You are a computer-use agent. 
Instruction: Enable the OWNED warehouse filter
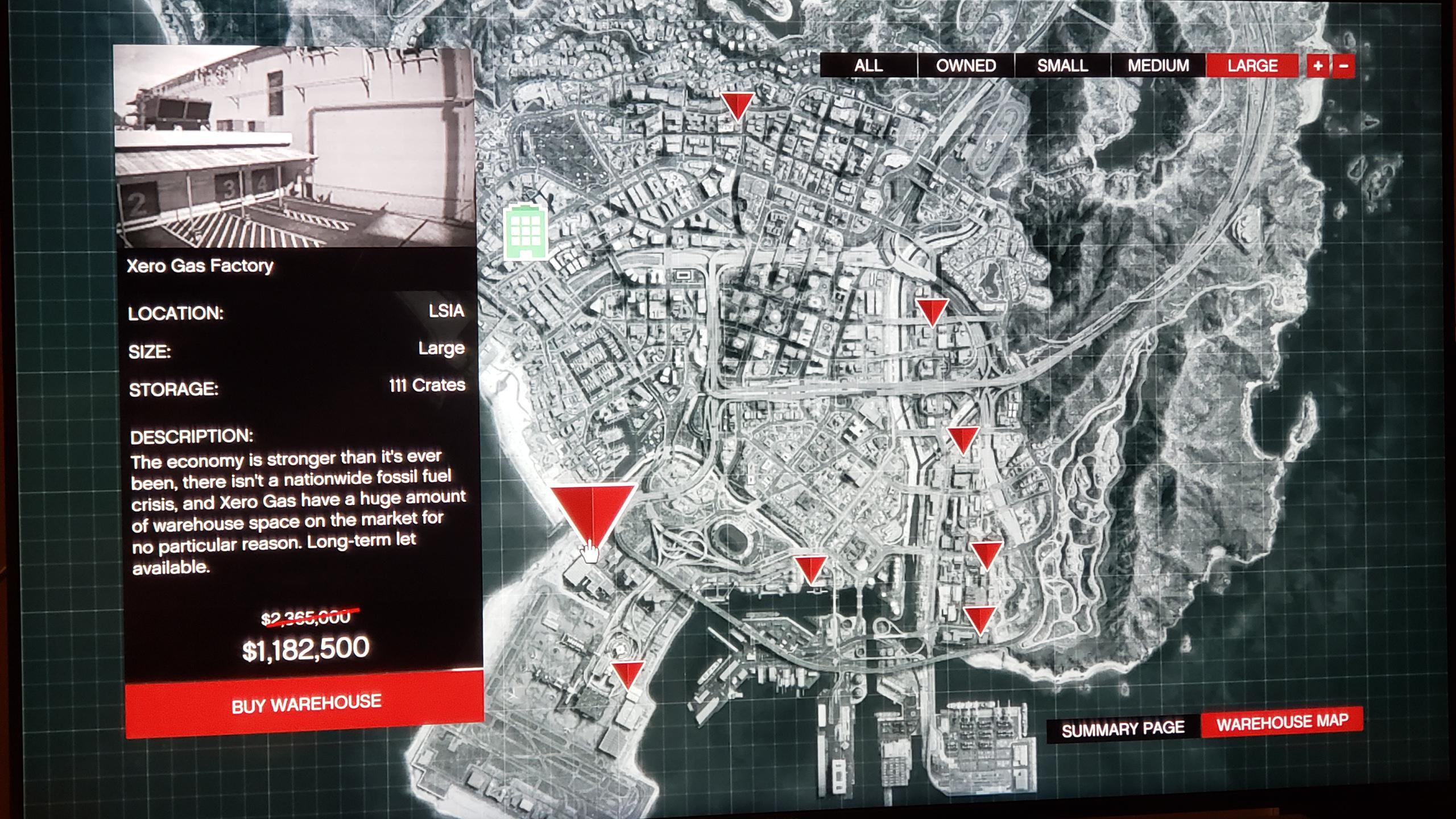point(966,65)
